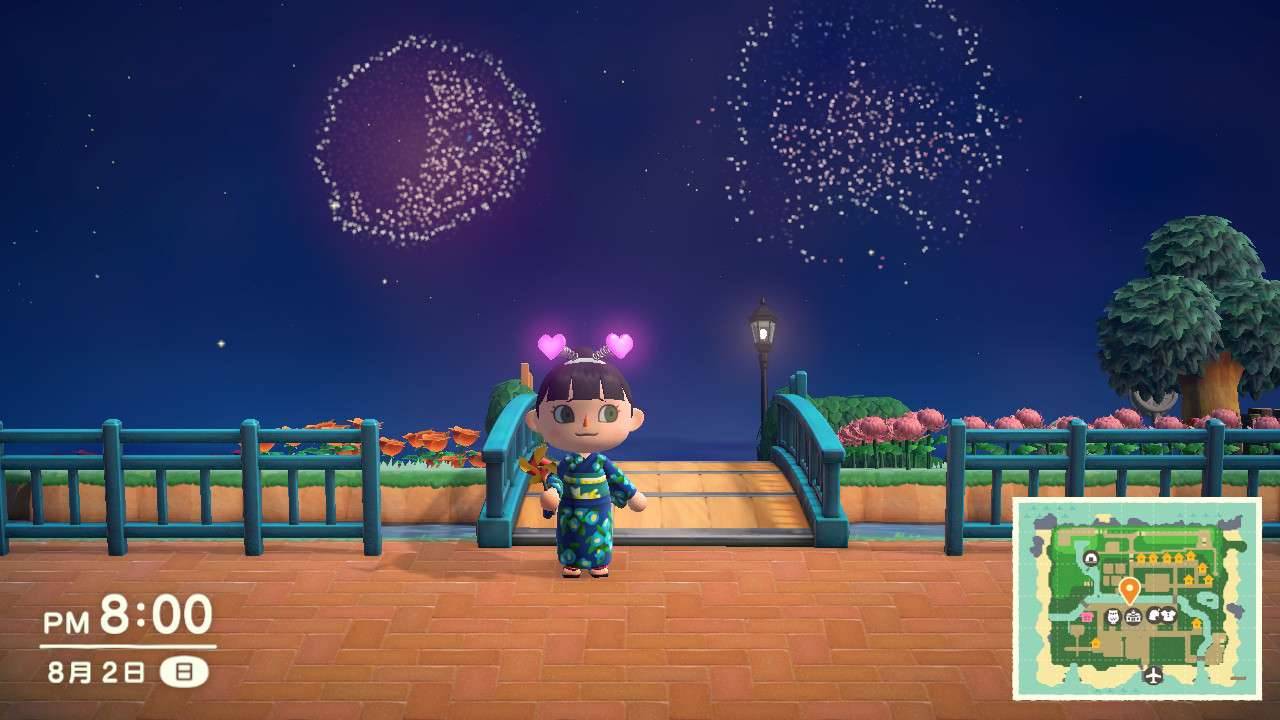The width and height of the screenshot is (1280, 720).
Task: Select the campsite tent marker
Action: [x=1090, y=558]
